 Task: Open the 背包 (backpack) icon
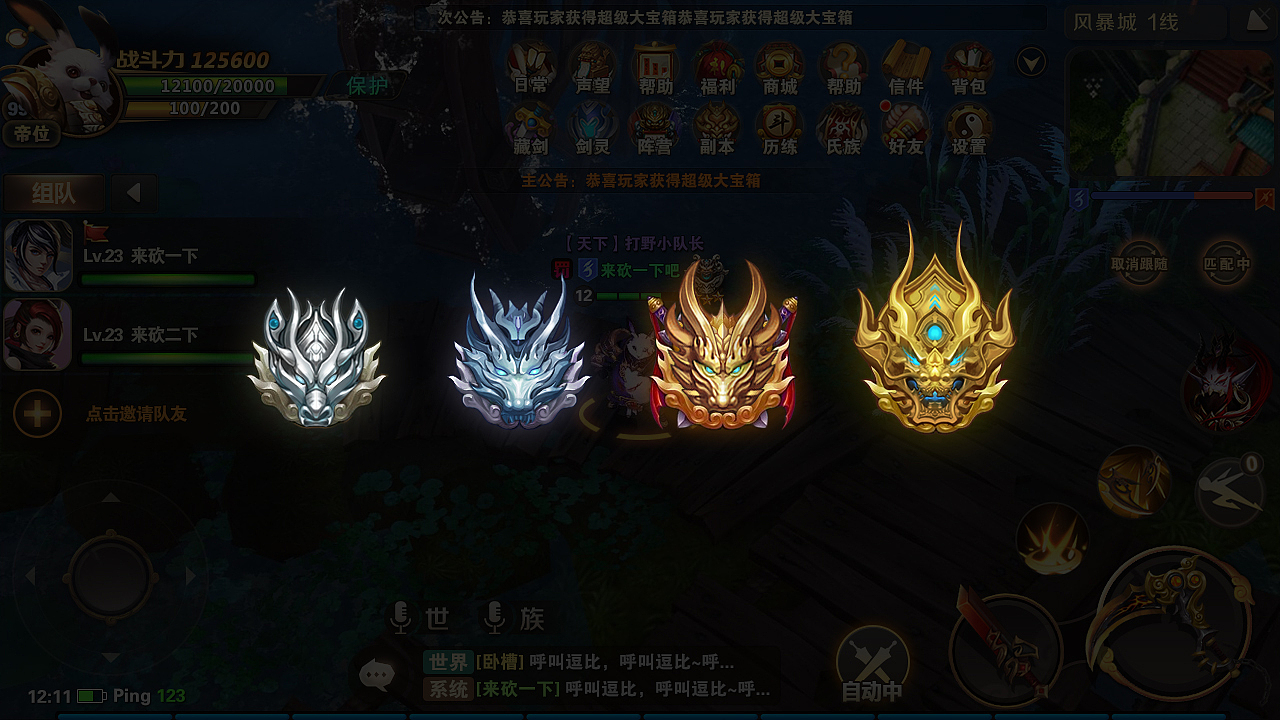click(x=968, y=70)
